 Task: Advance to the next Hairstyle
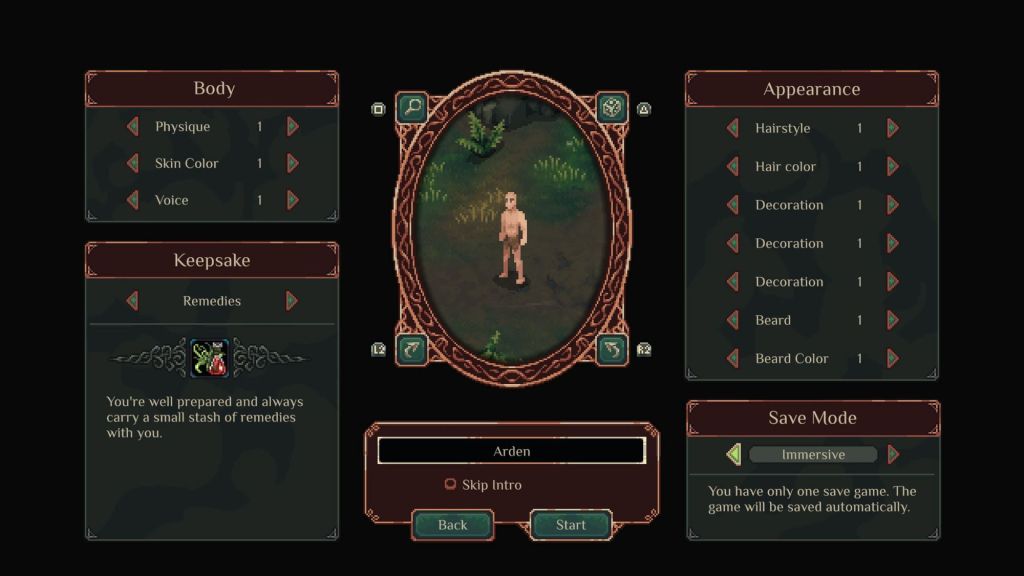click(893, 128)
